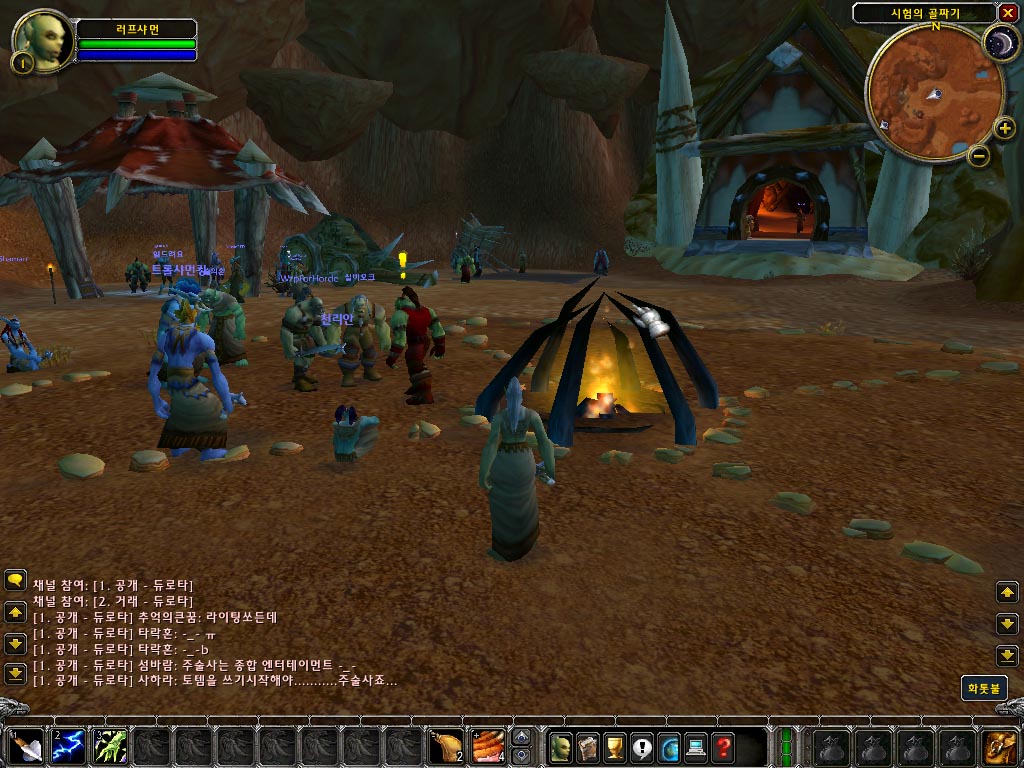Click the day-night moon indicator
The height and width of the screenshot is (768, 1024).
pyautogui.click(x=998, y=42)
